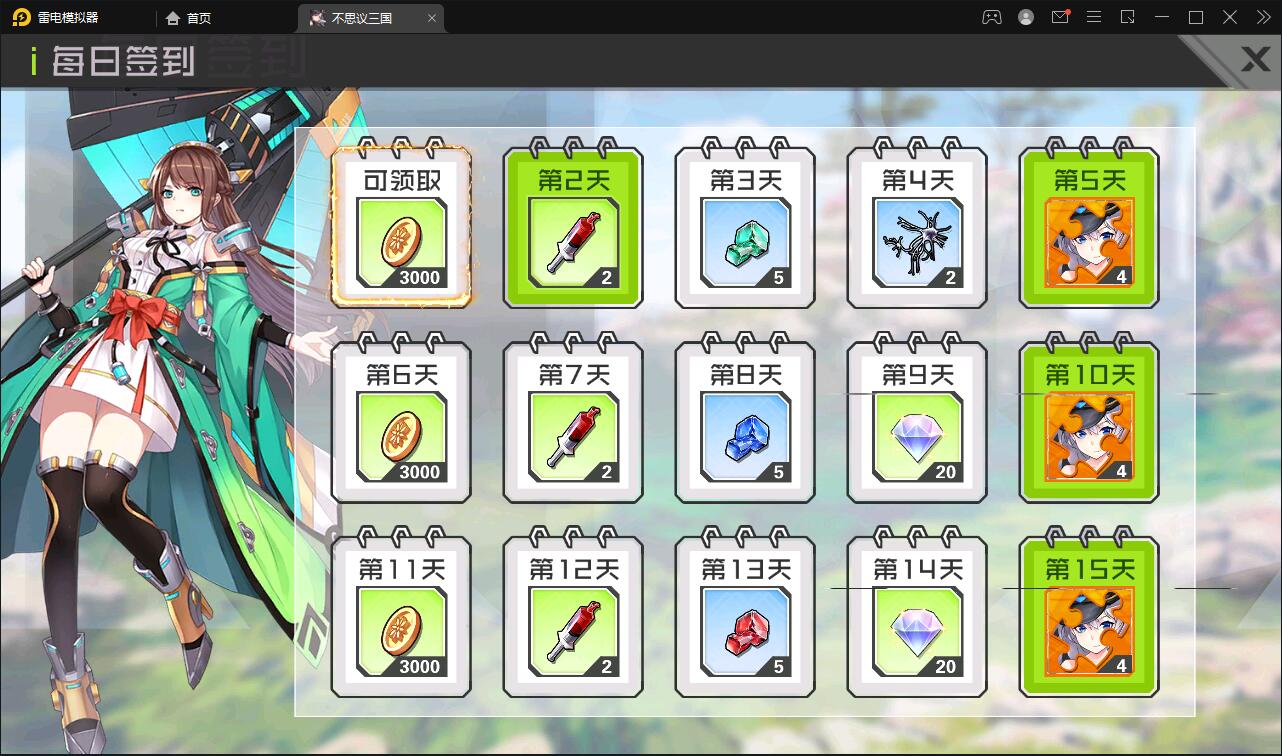Select the 第10天 character puzzle reward
Screen dimensions: 1282x756
[1088, 420]
